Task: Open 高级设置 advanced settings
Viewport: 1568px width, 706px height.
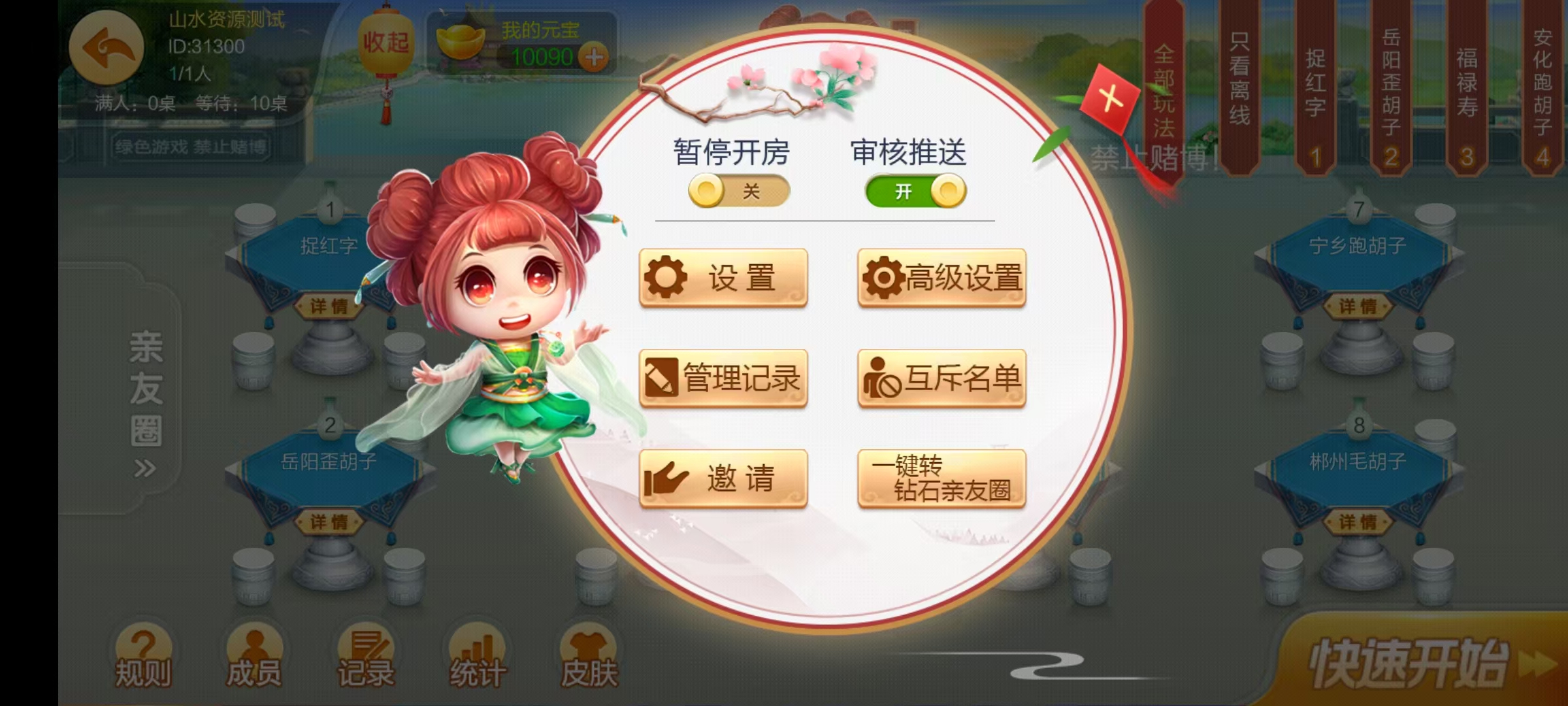Action: click(x=941, y=278)
